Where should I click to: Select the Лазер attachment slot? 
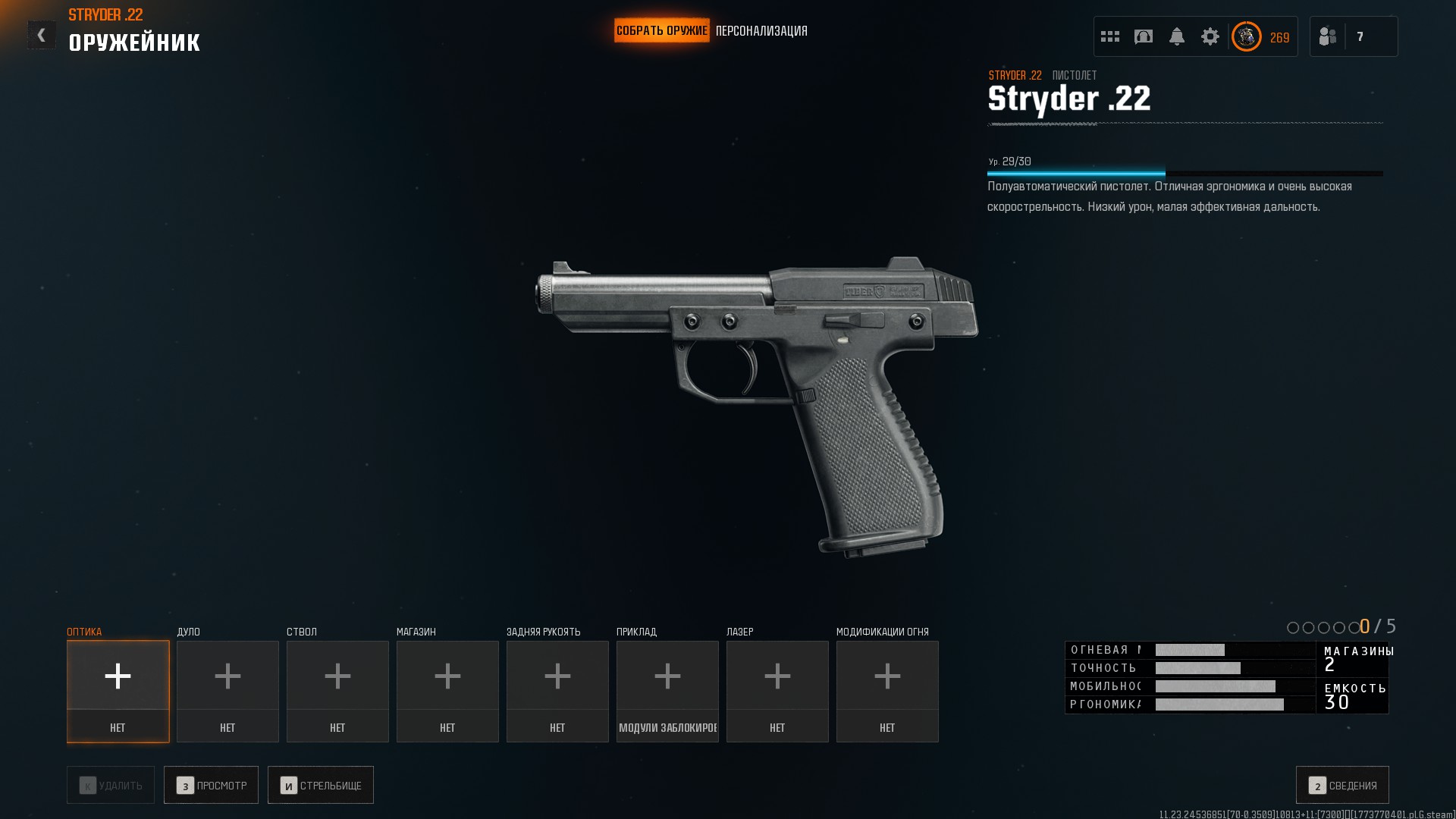tap(777, 691)
